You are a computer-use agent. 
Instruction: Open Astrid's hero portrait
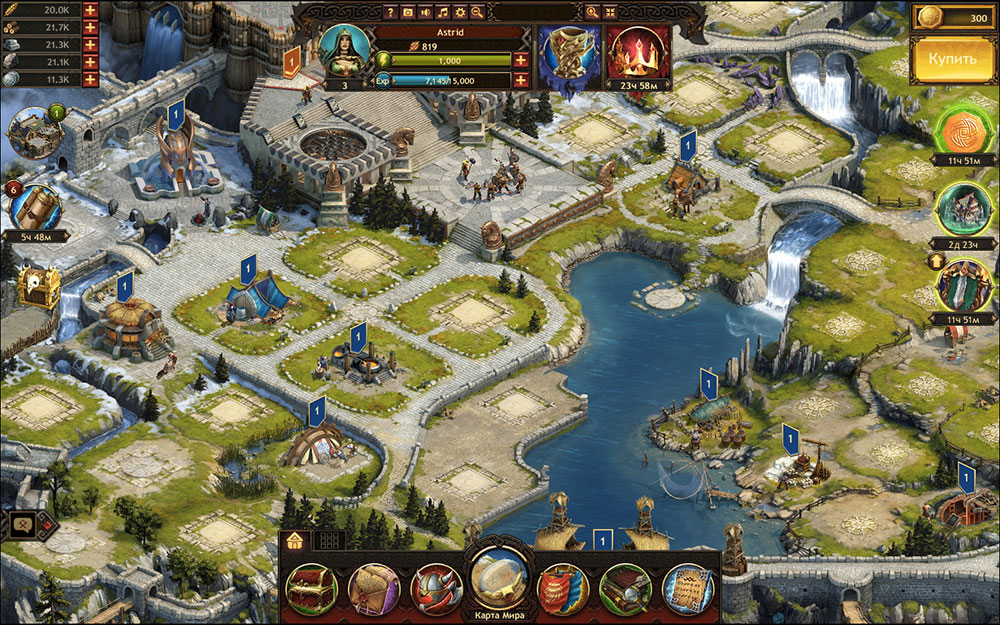click(345, 50)
